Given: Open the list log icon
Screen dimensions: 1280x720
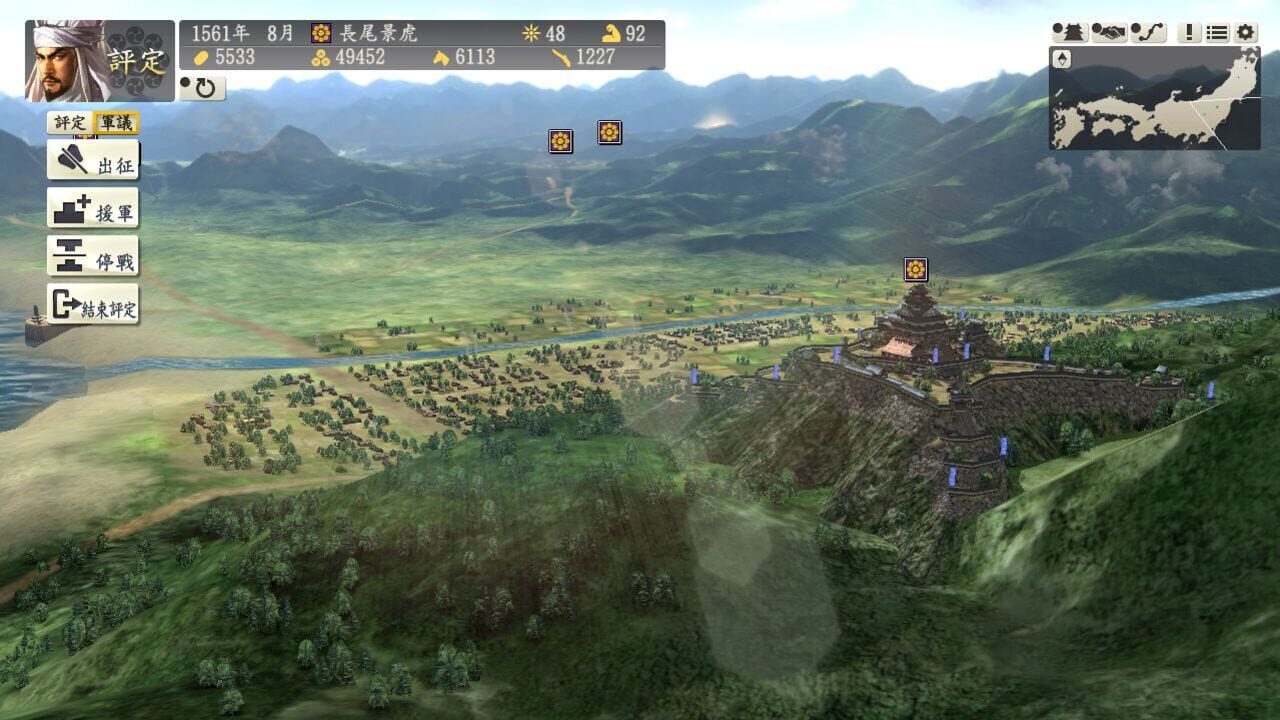Looking at the screenshot, I should coord(1216,32).
